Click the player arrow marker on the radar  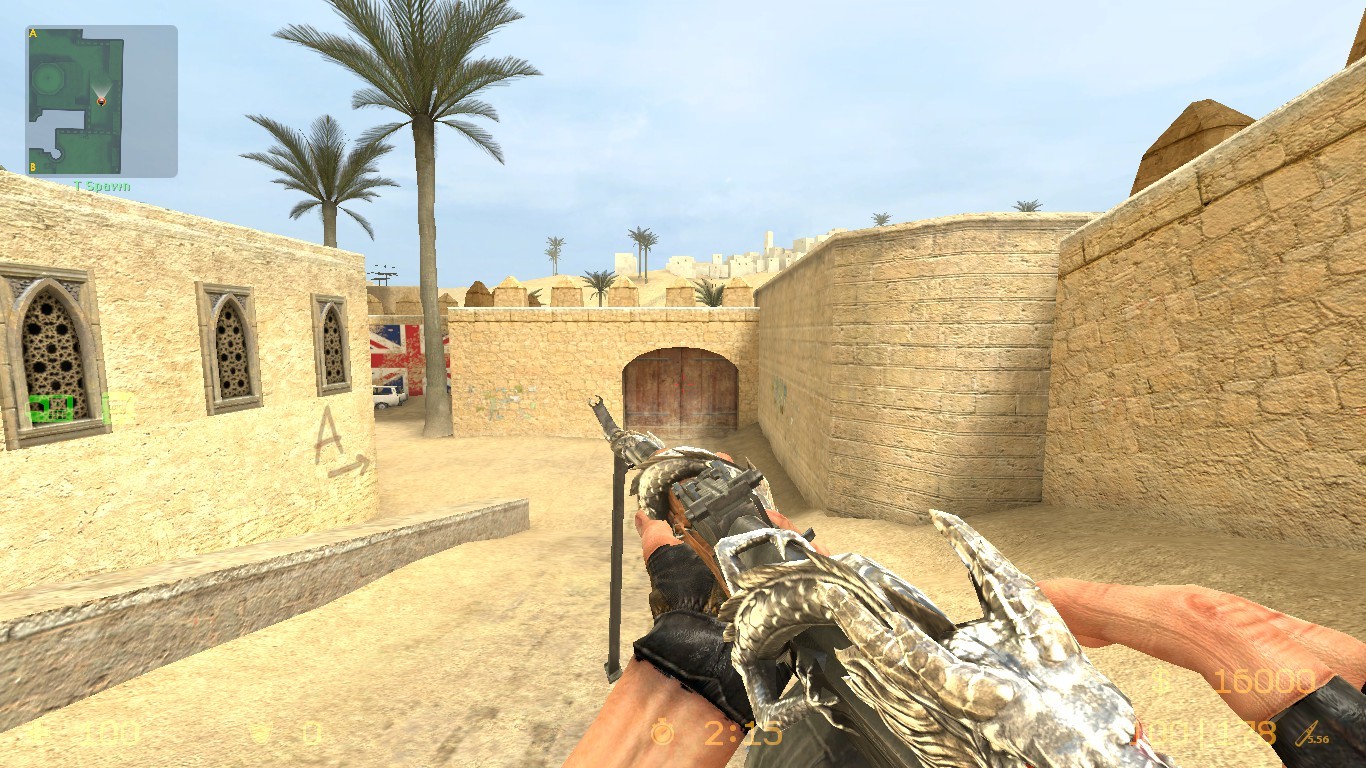pyautogui.click(x=102, y=101)
